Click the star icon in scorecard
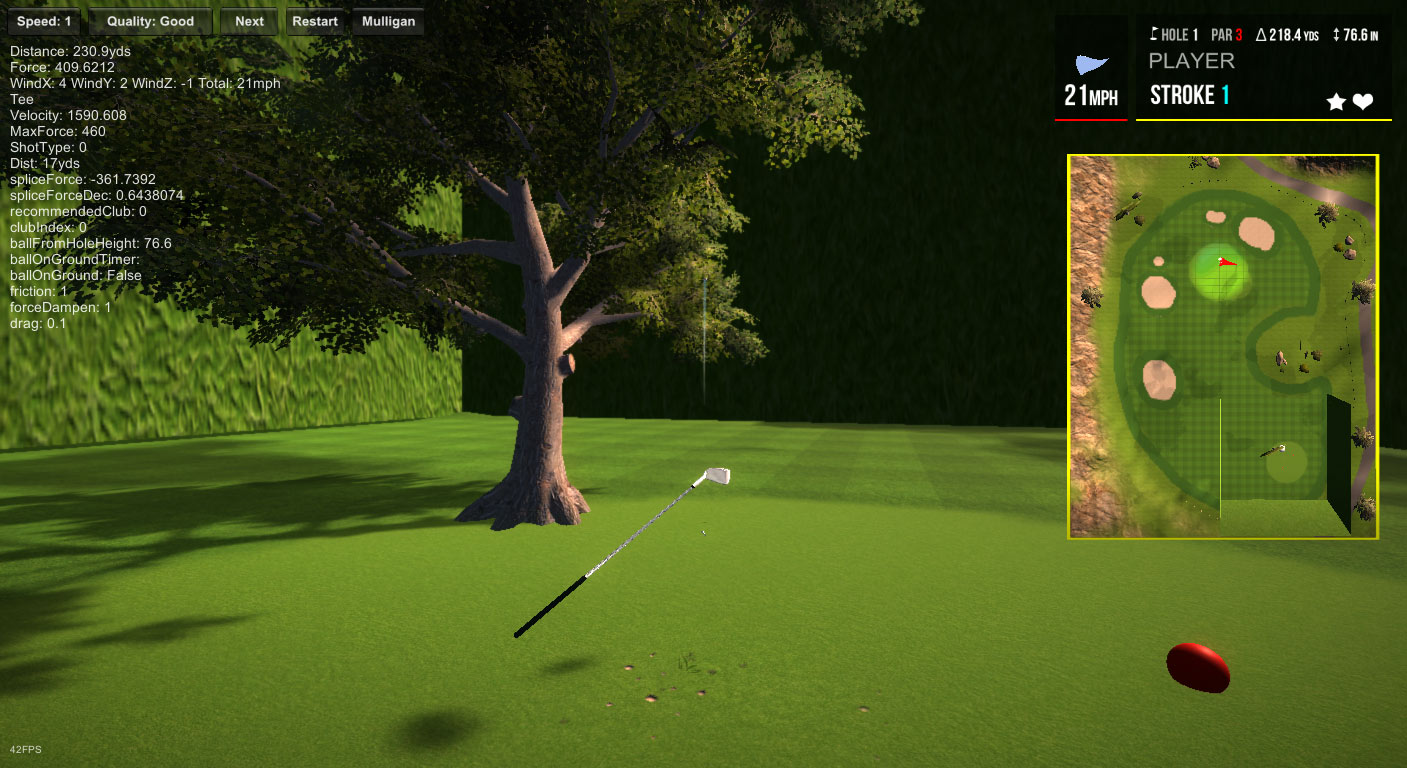 coord(1335,102)
